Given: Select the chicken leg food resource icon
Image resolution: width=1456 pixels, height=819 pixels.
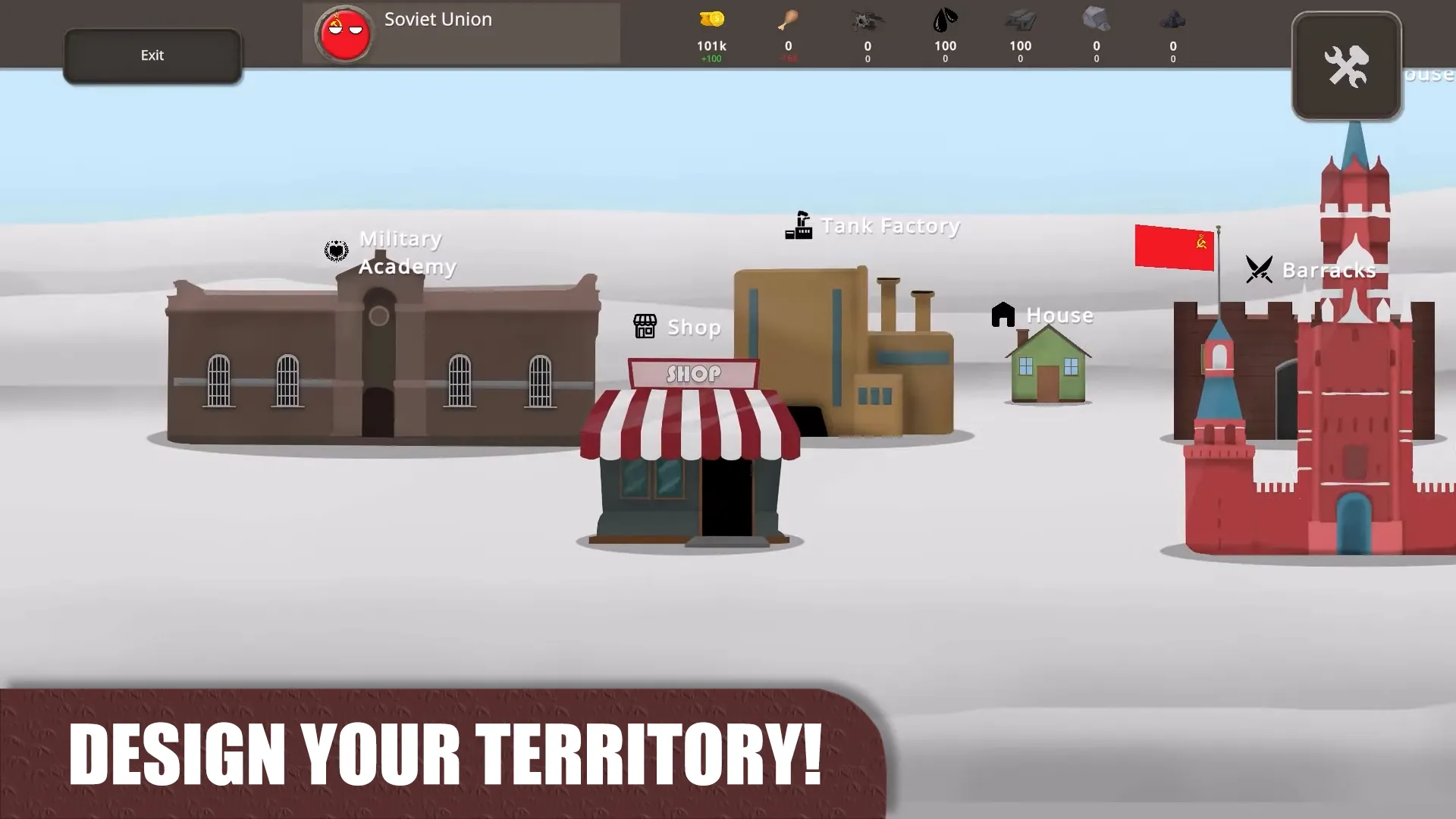Looking at the screenshot, I should [788, 20].
